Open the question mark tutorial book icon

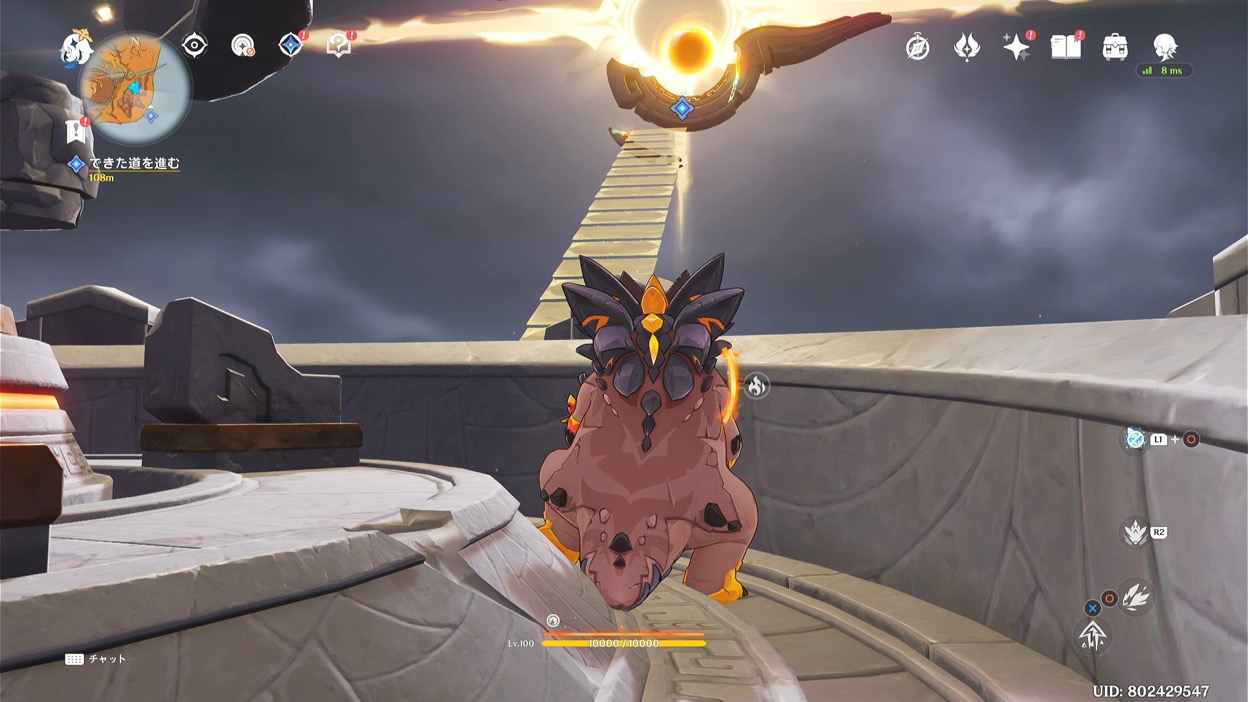click(x=339, y=45)
